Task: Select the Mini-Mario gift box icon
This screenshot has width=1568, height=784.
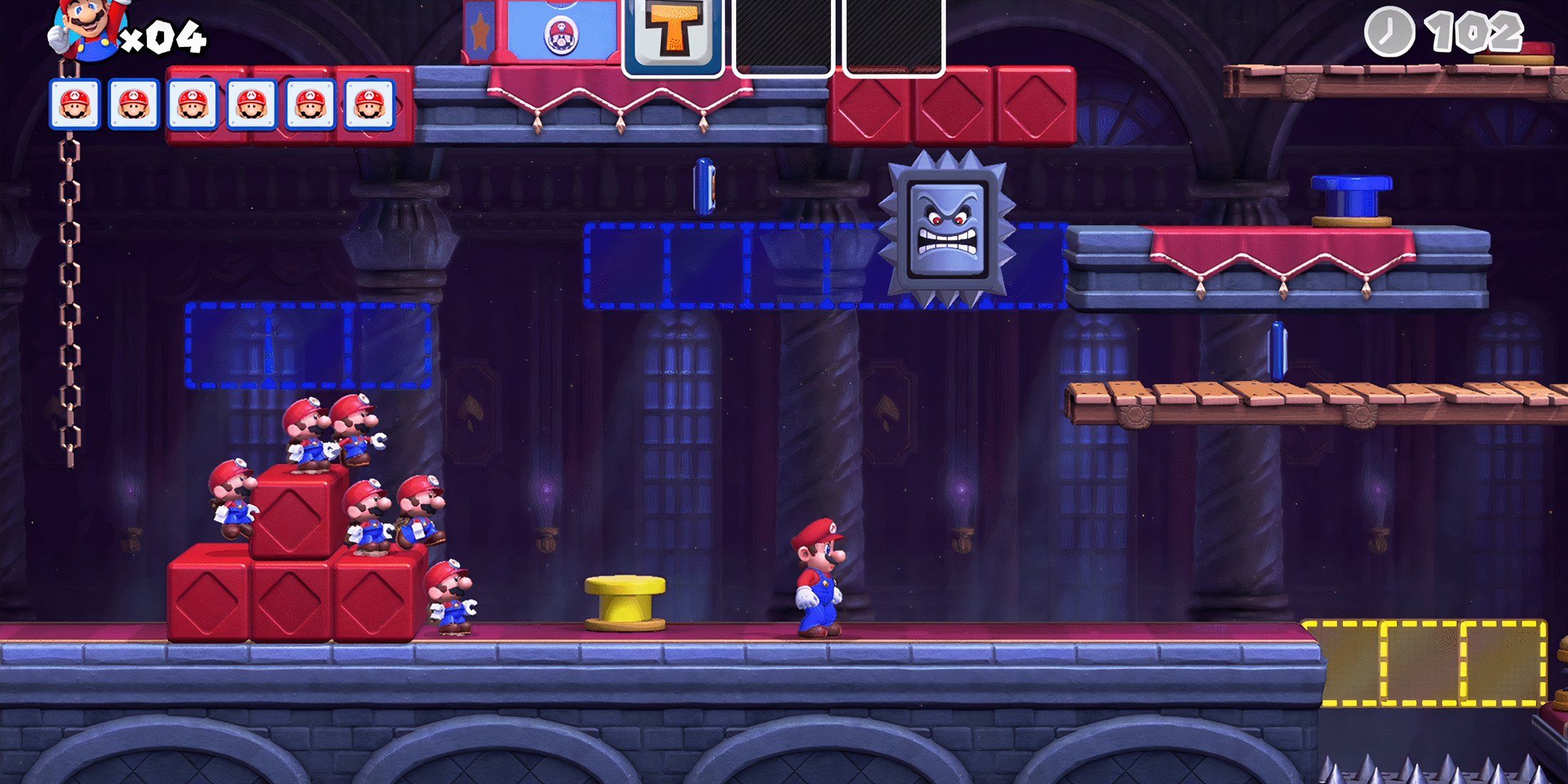Action: click(x=563, y=33)
